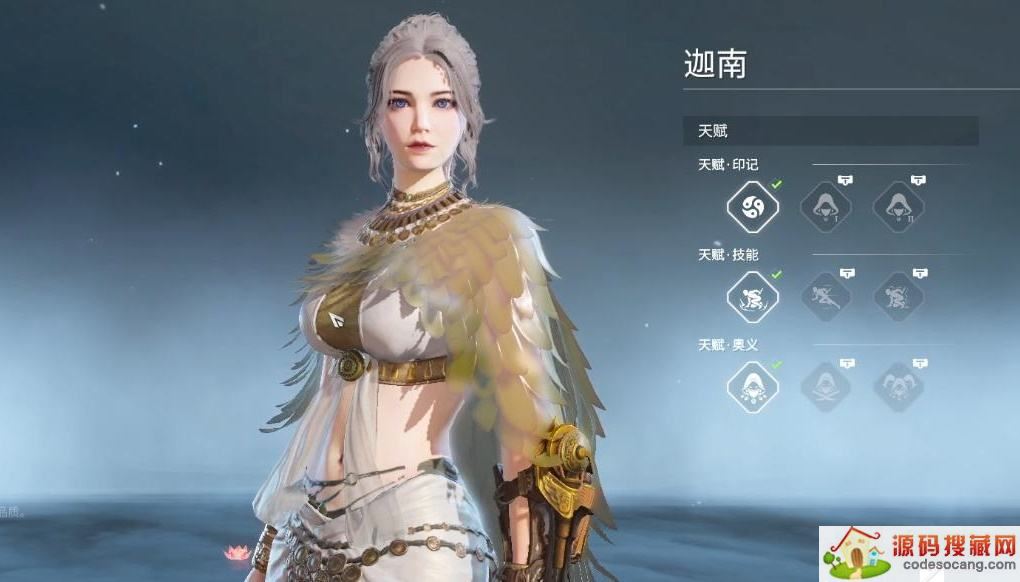Select the equipped triple-swirl 印记 talent
The height and width of the screenshot is (582, 1020).
[x=752, y=207]
